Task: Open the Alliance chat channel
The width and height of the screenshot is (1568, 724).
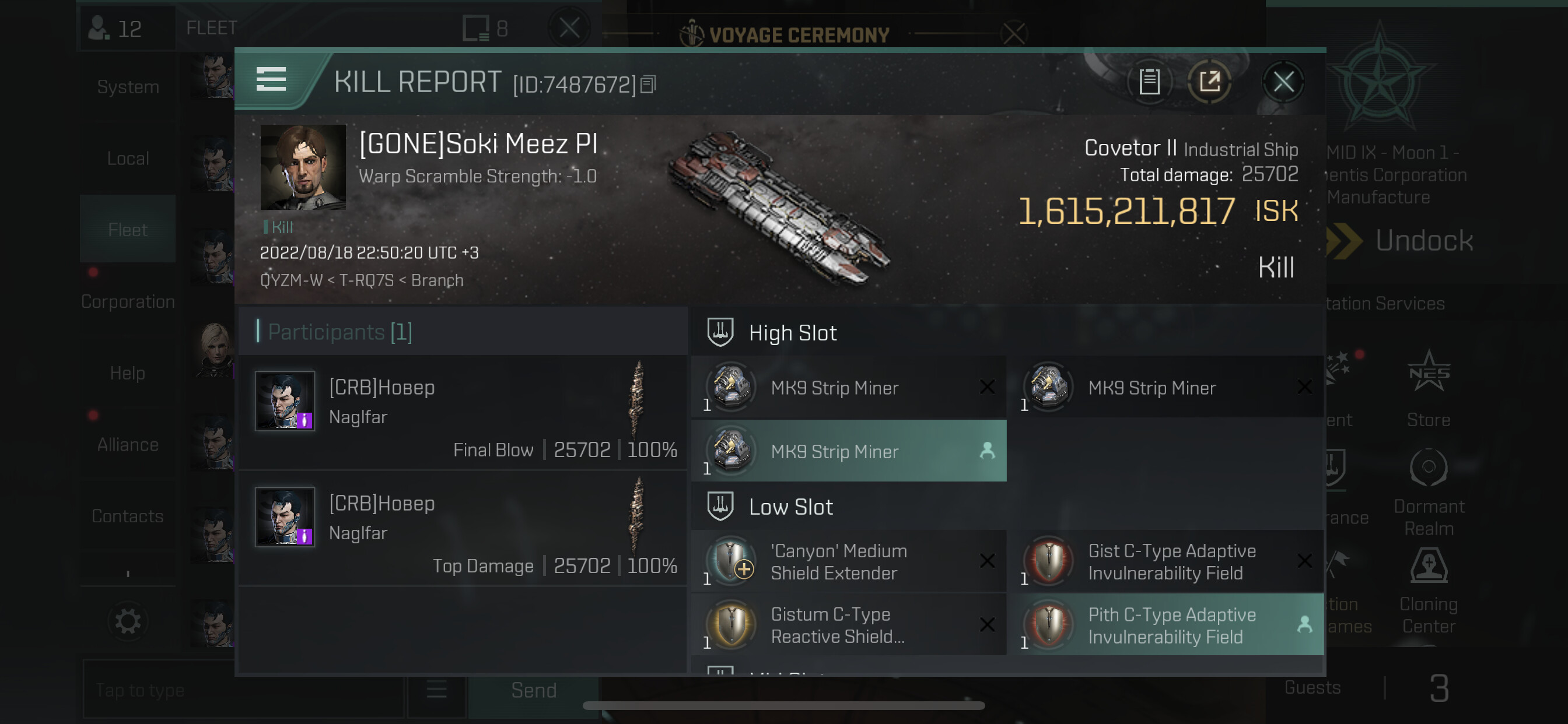Action: pyautogui.click(x=128, y=445)
